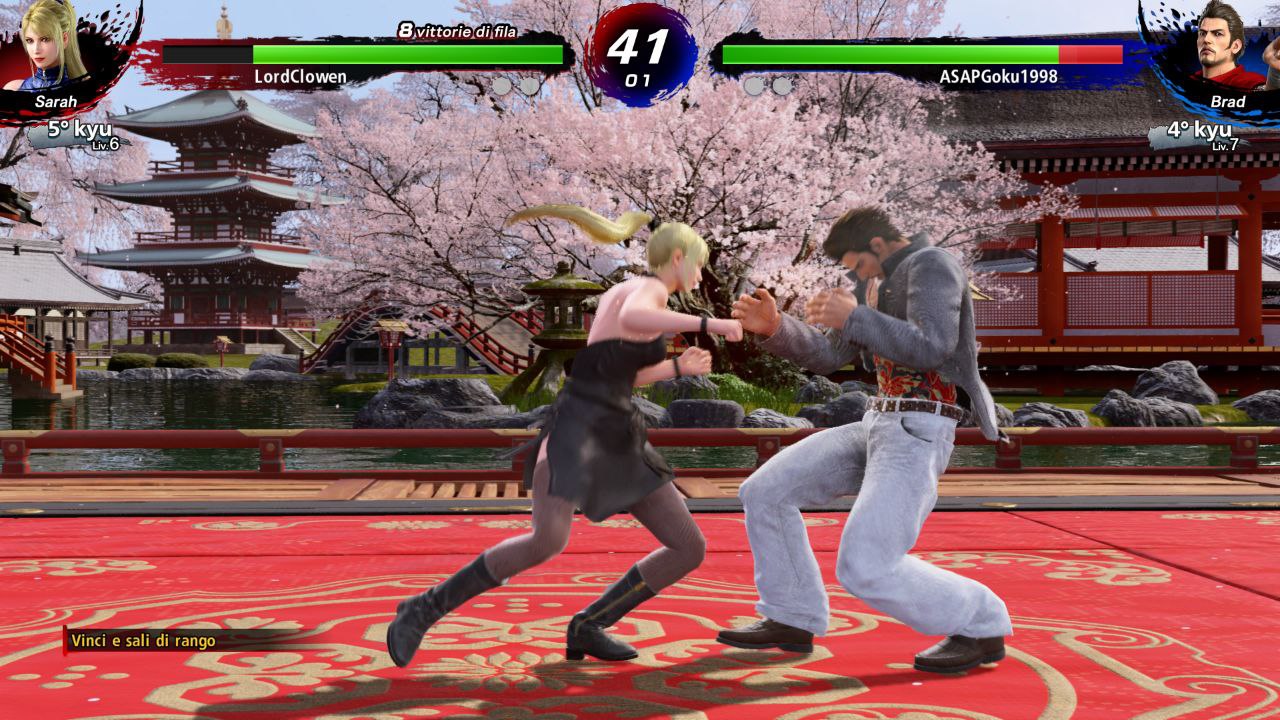Click the first round marker under LordClowen's bar

point(502,87)
